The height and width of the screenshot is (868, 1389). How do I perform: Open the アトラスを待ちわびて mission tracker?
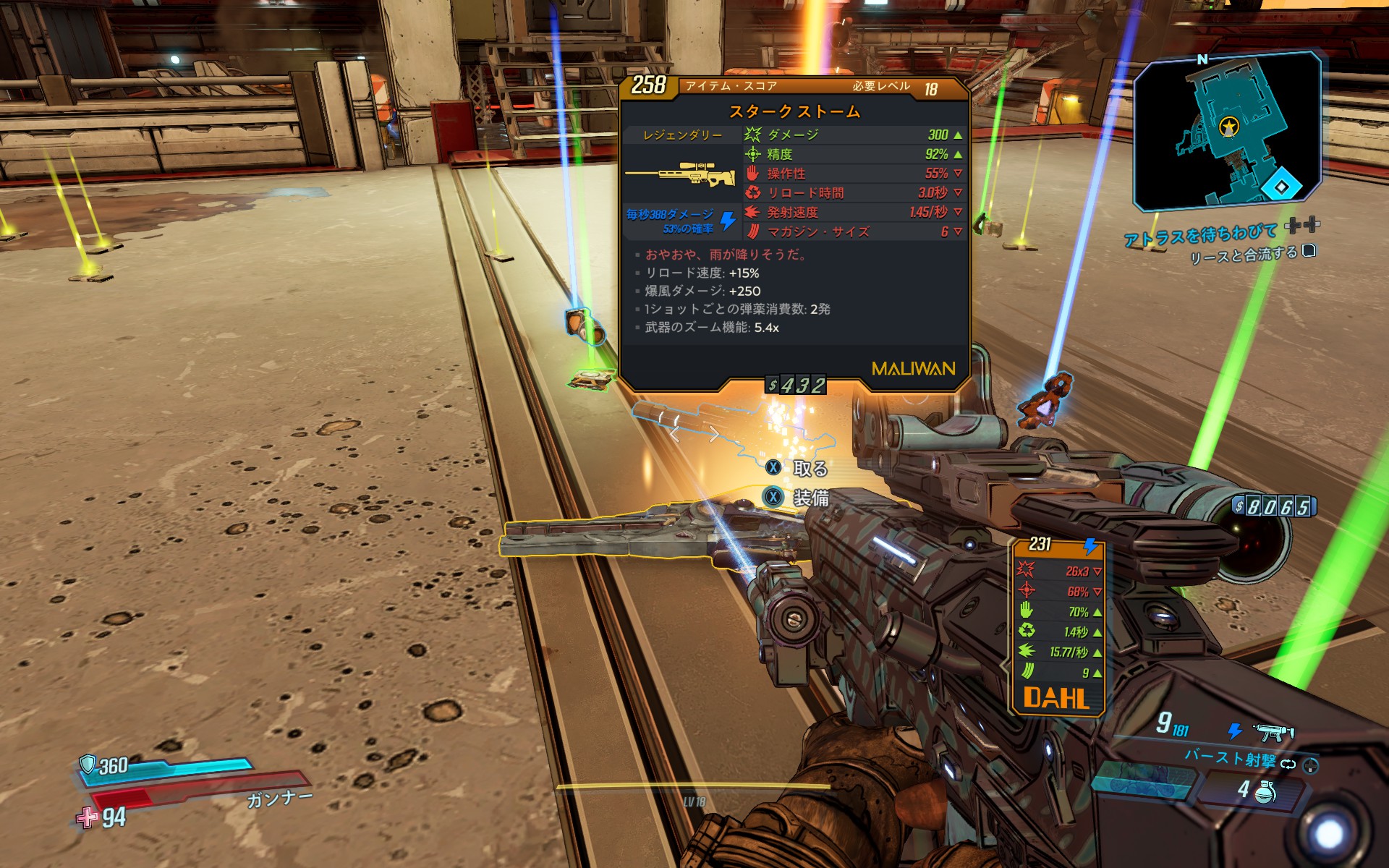[1201, 234]
